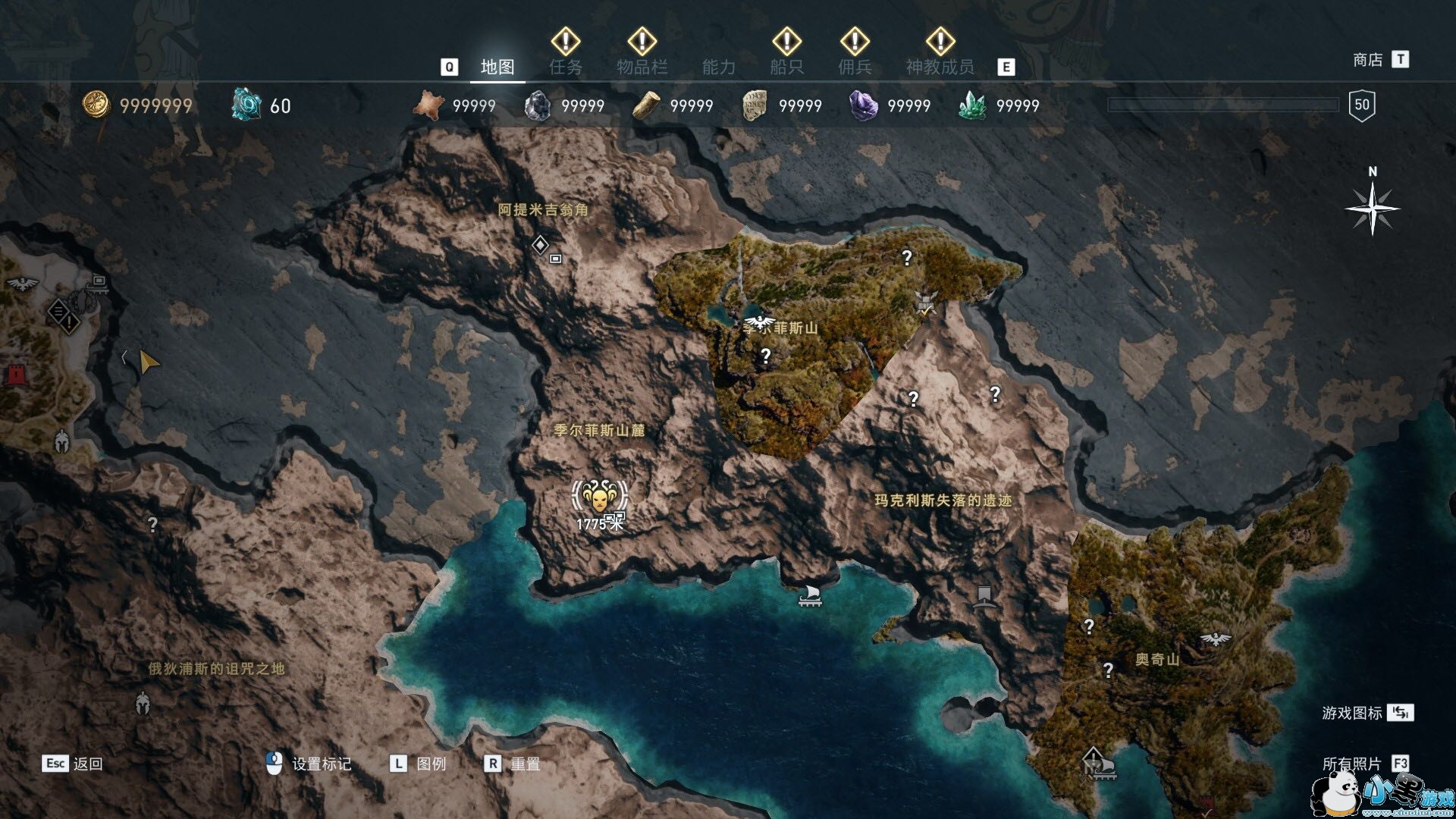Click the 季尔菲斯山 eagle viewpoint marker

tap(757, 324)
